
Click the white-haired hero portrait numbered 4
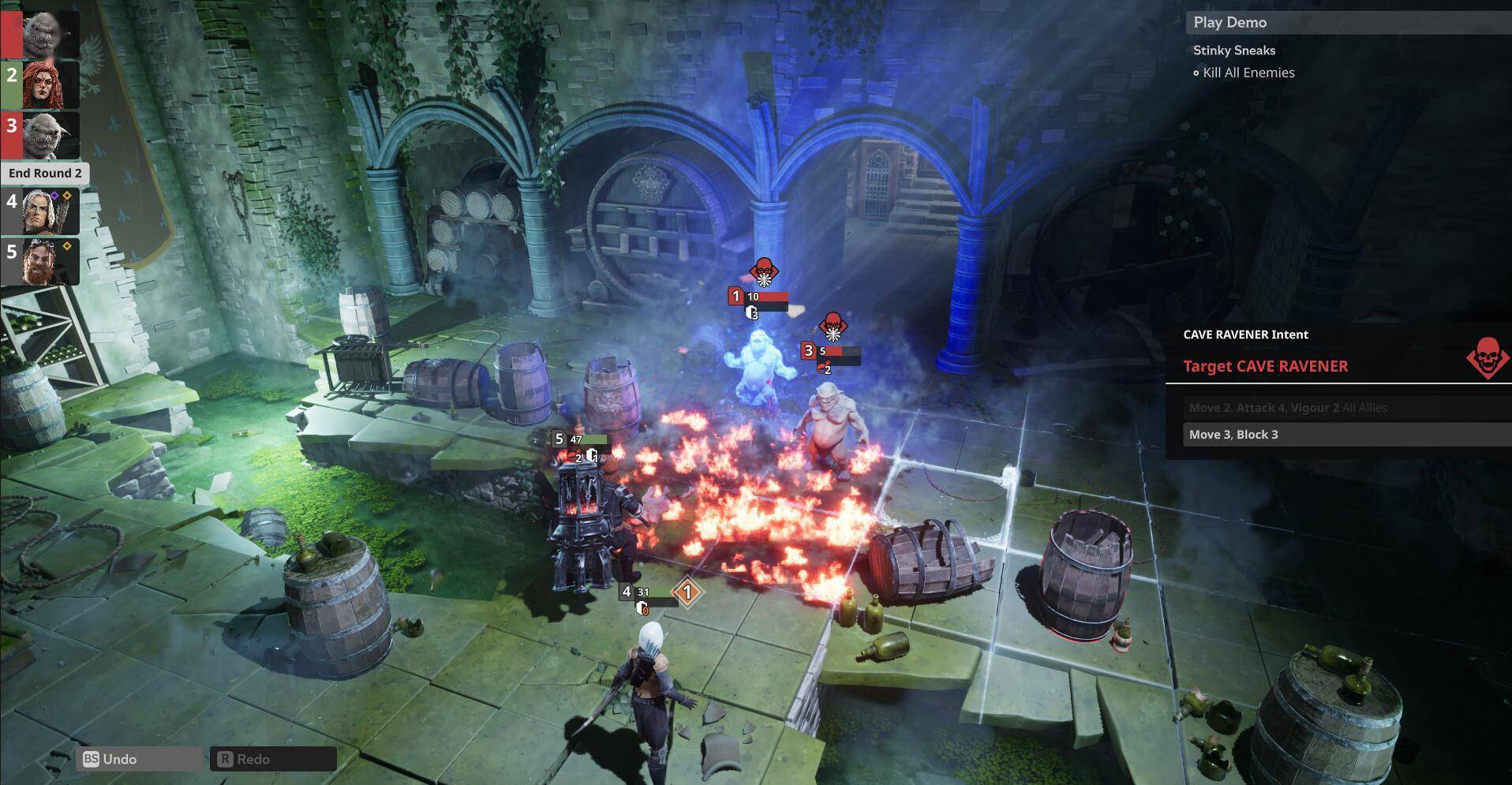[49, 211]
